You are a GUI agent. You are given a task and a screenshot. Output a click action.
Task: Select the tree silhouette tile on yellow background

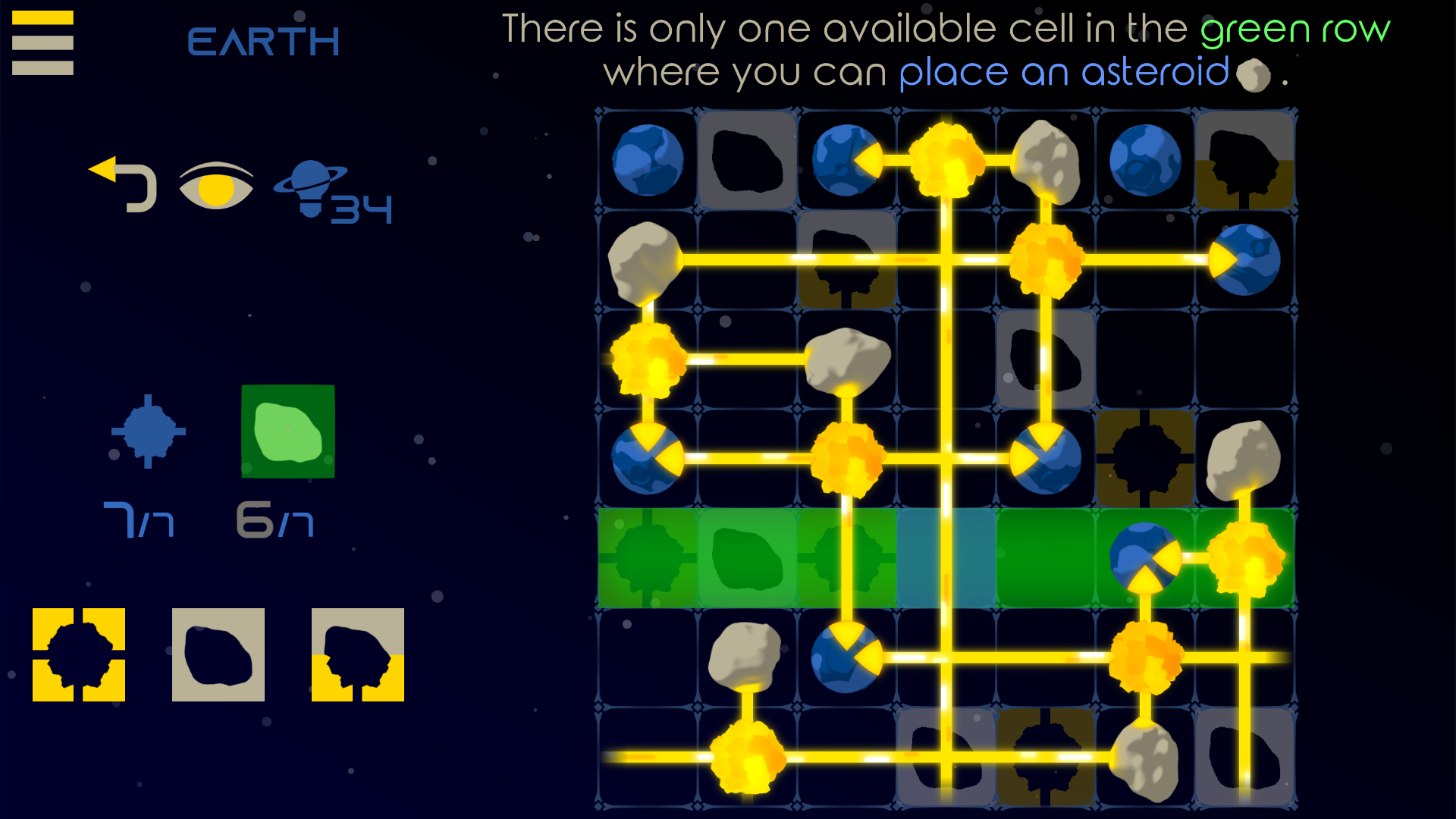click(x=358, y=654)
